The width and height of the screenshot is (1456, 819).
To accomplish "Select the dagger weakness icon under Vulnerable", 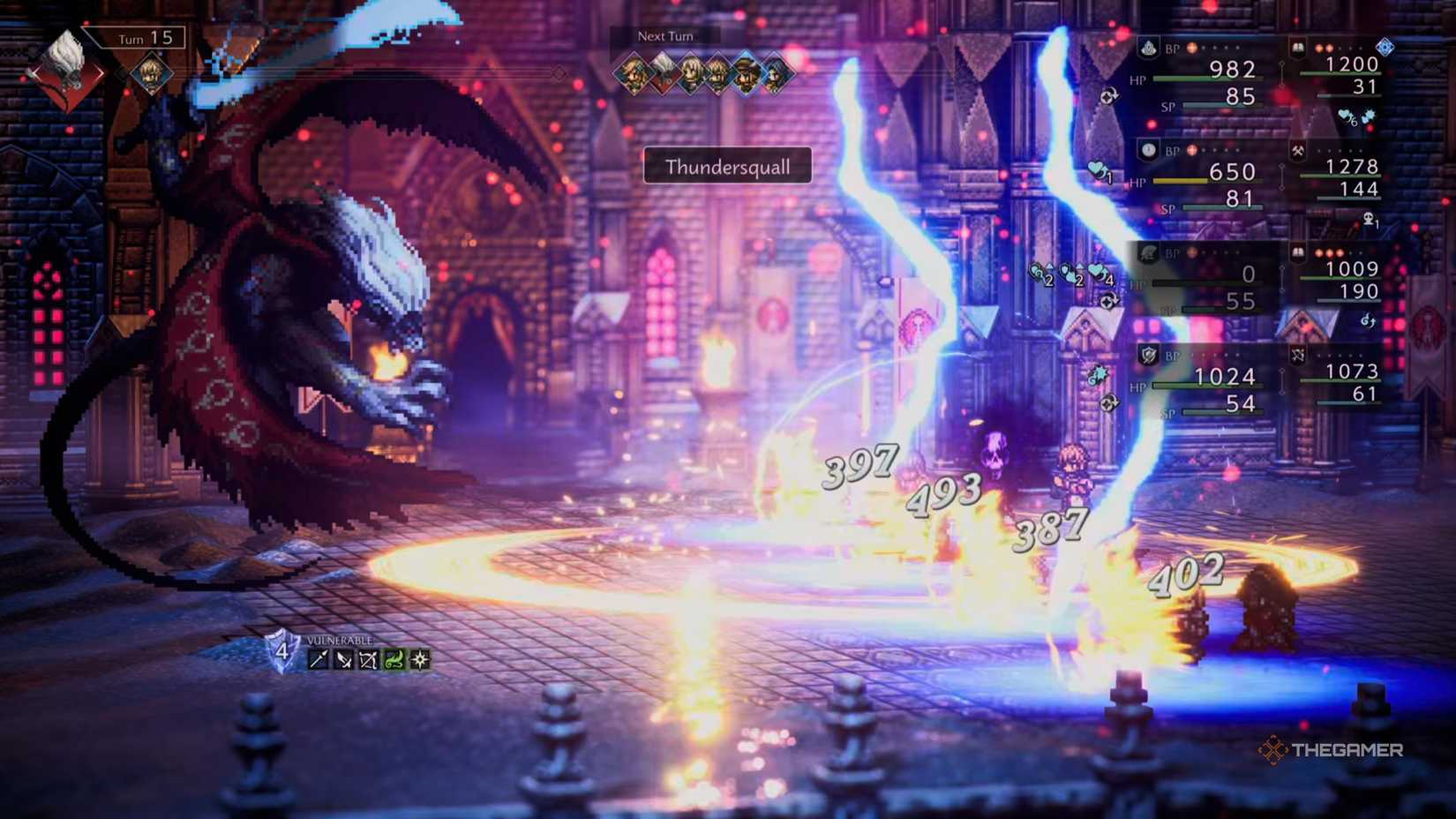I will click(x=344, y=659).
